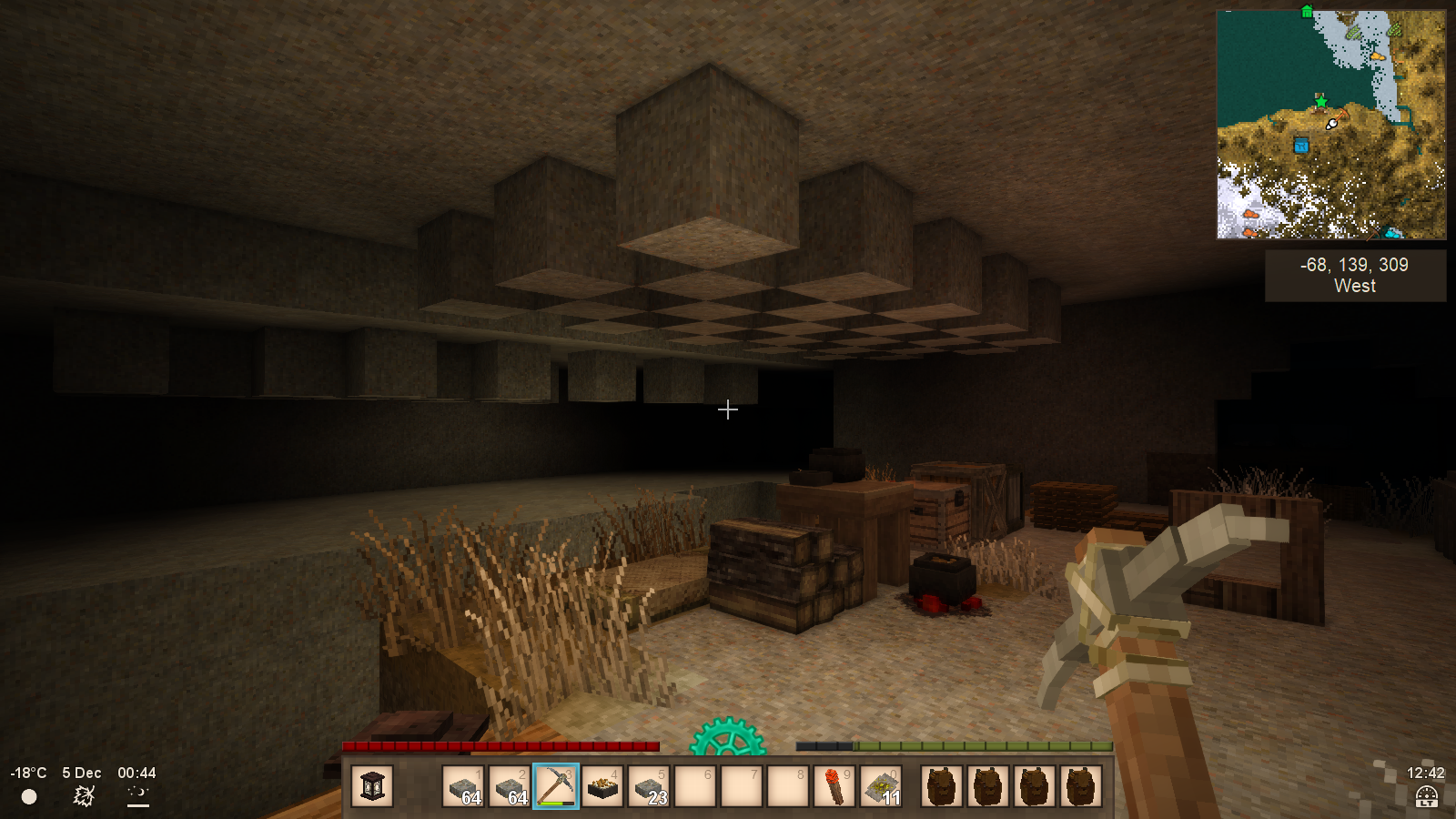Click the blue square waypoint on minimap
The image size is (1456, 819).
click(x=1301, y=146)
